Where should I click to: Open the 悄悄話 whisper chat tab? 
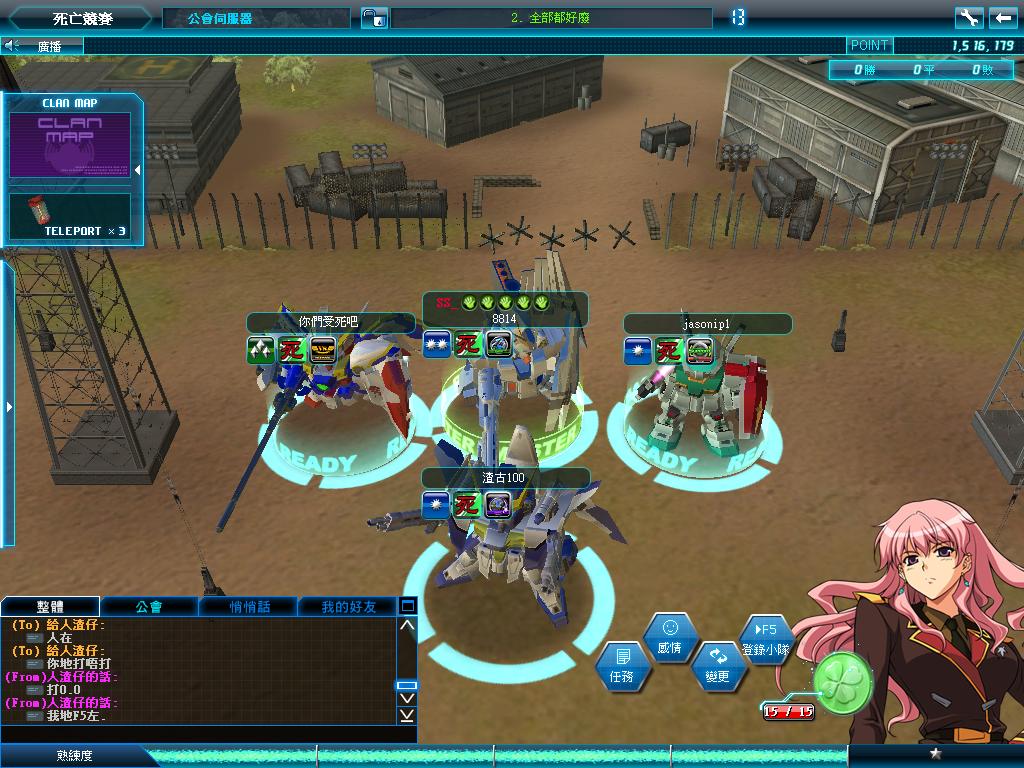[249, 606]
